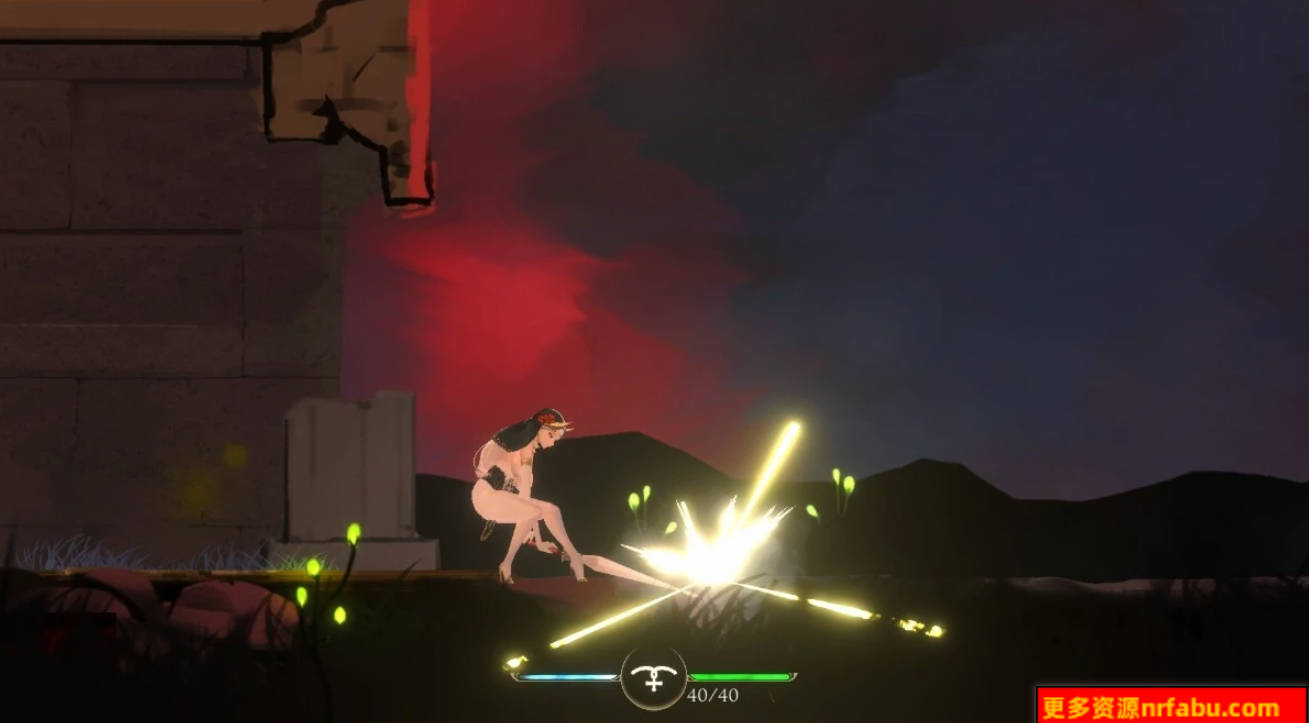Toggle the green health bar display
Screen dimensions: 1309x723
pyautogui.click(x=740, y=675)
